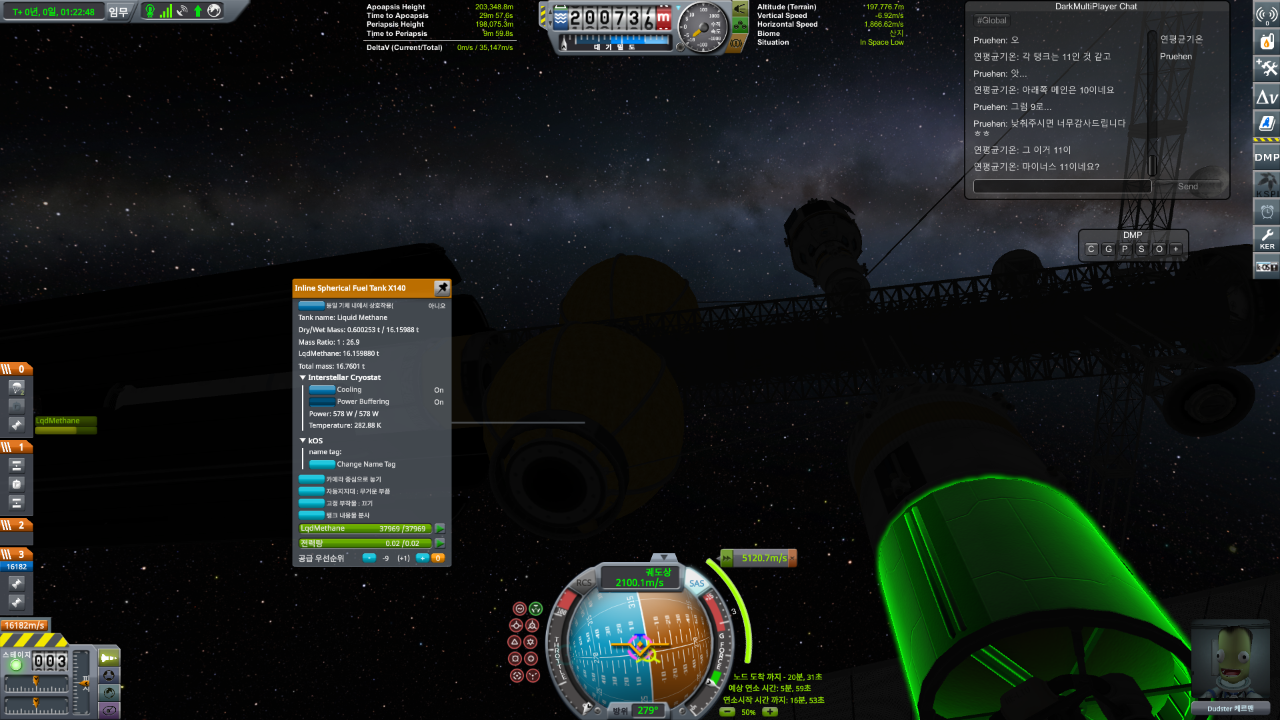1280x720 pixels.
Task: Collapse the kOS section
Action: 303,440
